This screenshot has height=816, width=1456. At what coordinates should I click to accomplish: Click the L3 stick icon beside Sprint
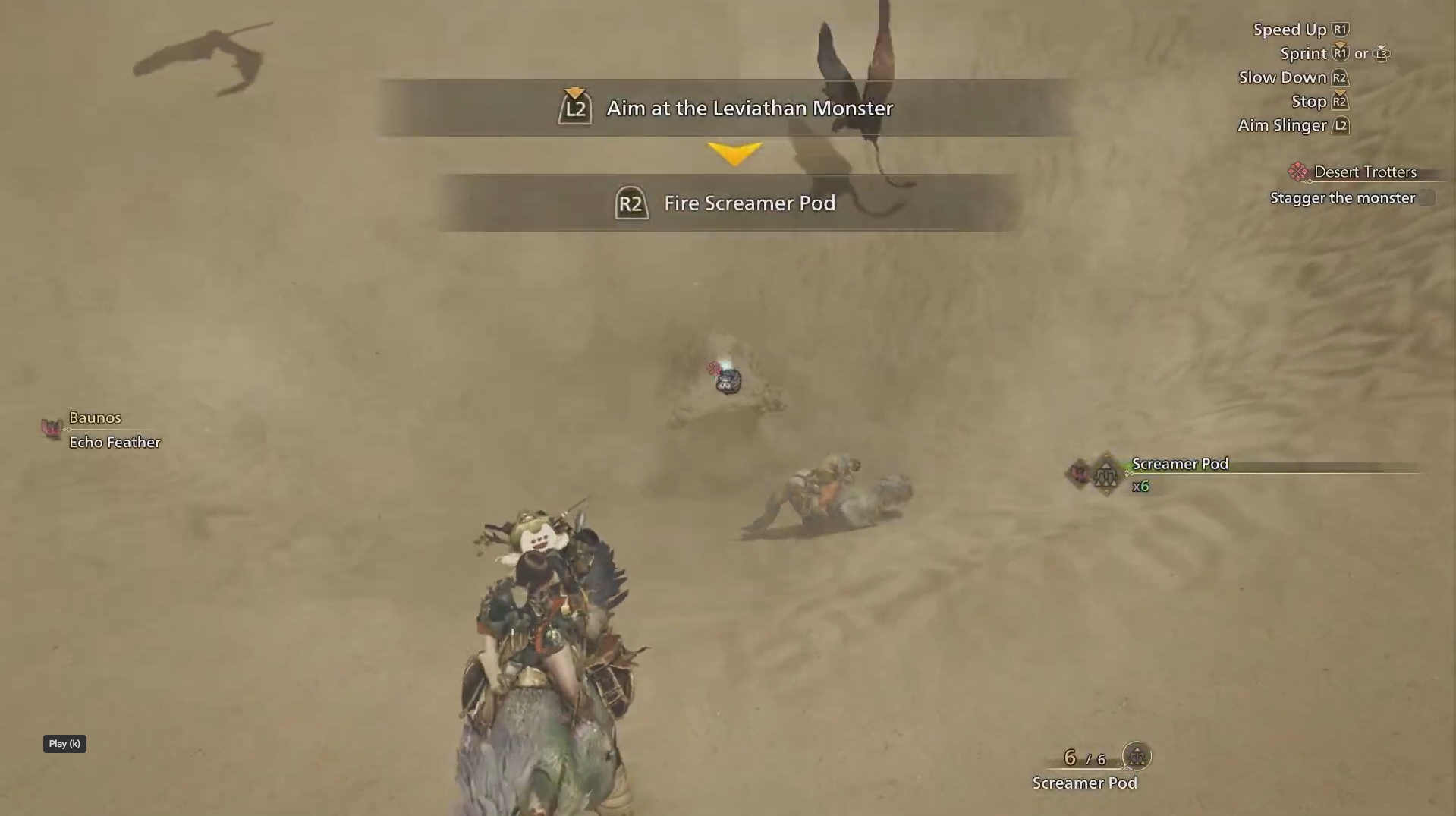tap(1382, 55)
